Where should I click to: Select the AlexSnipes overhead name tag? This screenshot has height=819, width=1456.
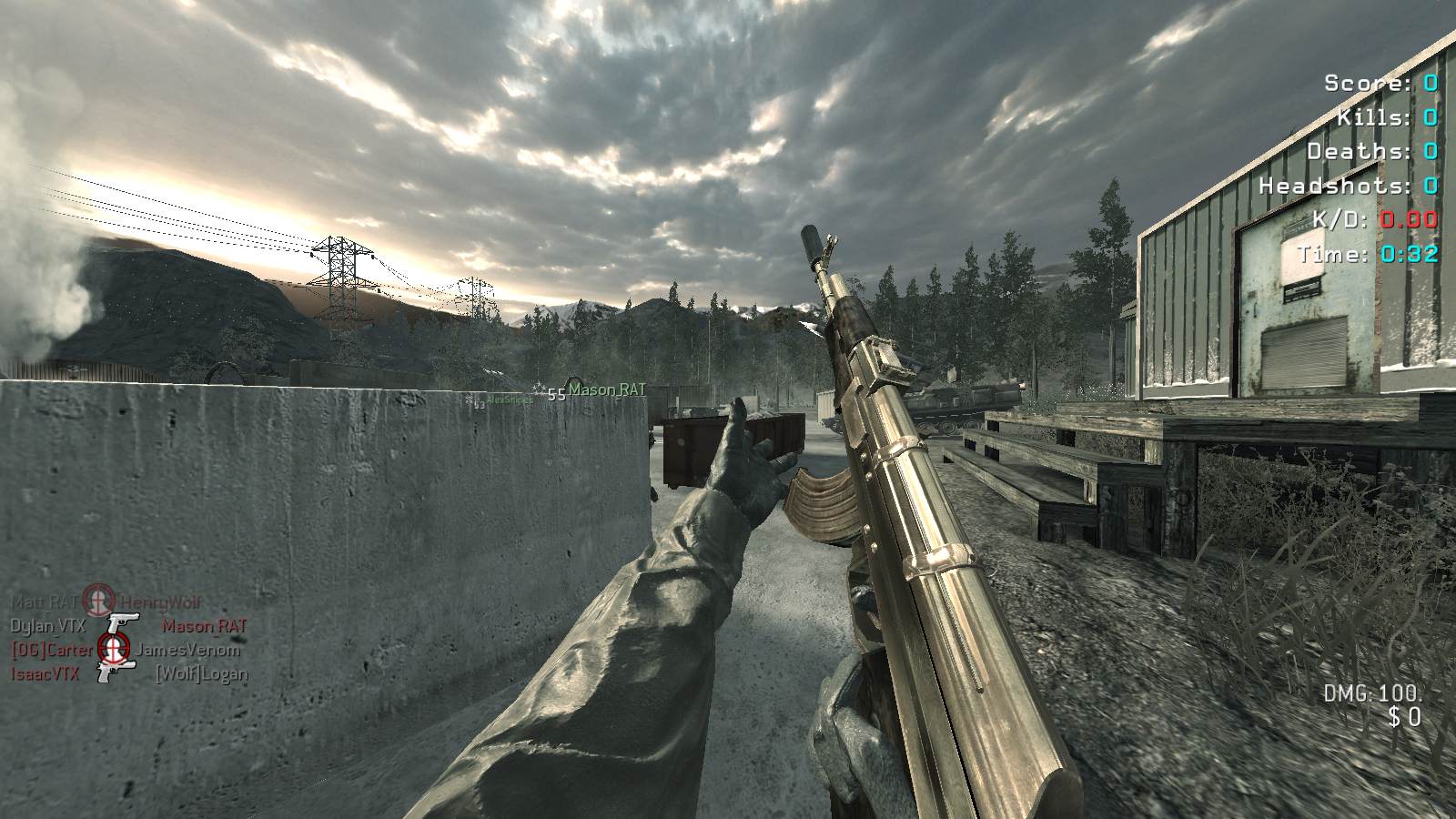point(509,399)
